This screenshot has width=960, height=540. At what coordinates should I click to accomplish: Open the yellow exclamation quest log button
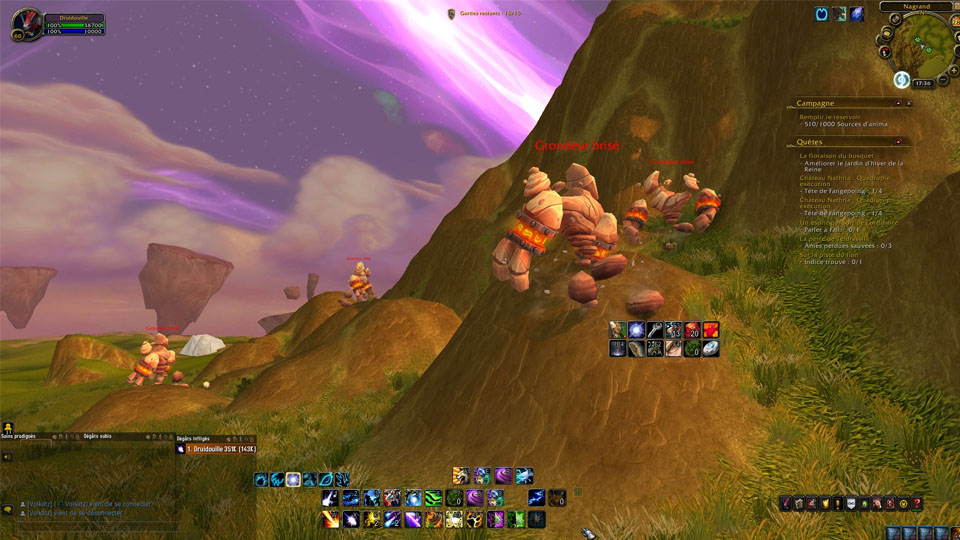click(836, 503)
